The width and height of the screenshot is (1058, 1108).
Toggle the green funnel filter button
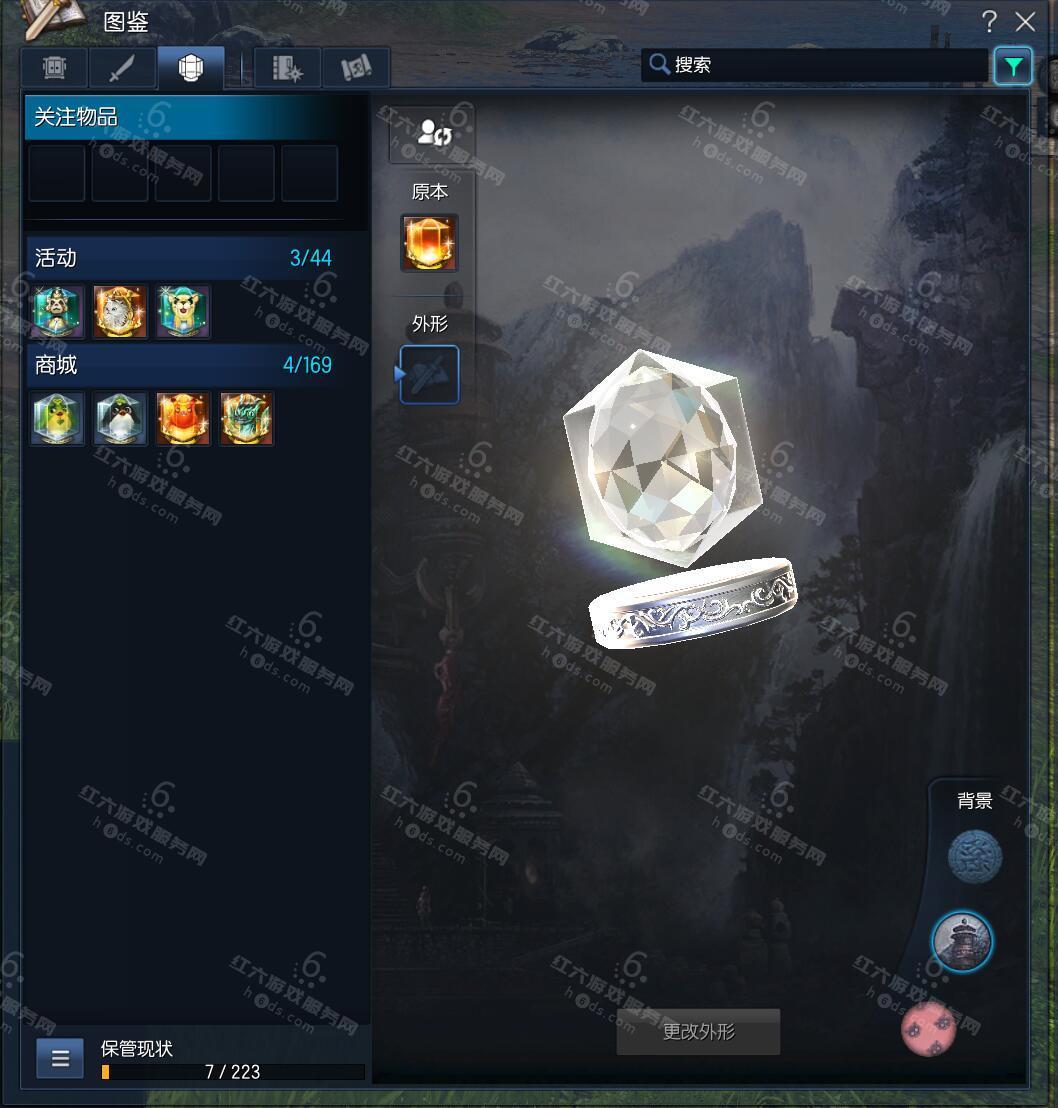point(1013,66)
